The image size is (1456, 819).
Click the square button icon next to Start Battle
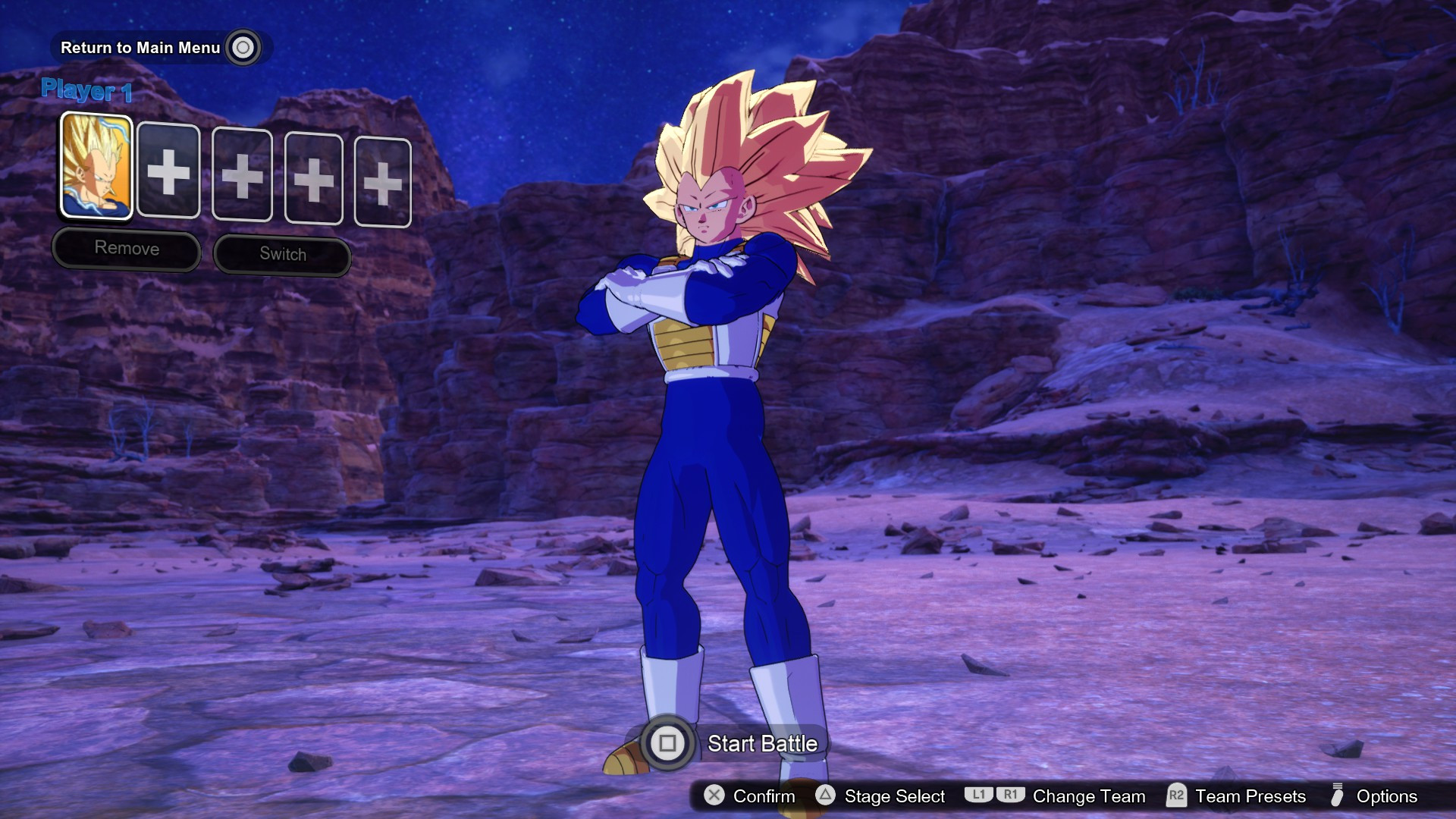[667, 744]
